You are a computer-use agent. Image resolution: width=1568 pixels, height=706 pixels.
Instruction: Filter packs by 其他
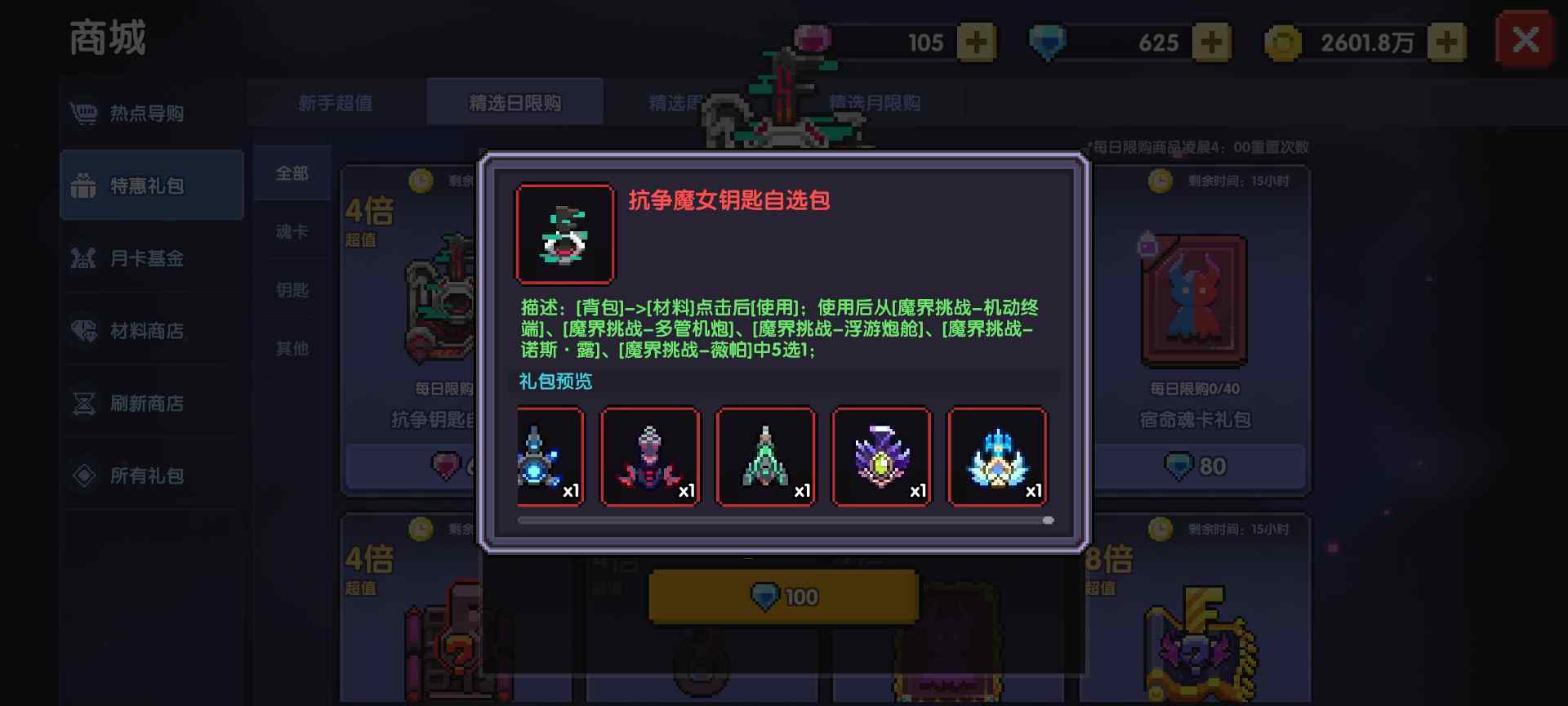(x=292, y=349)
